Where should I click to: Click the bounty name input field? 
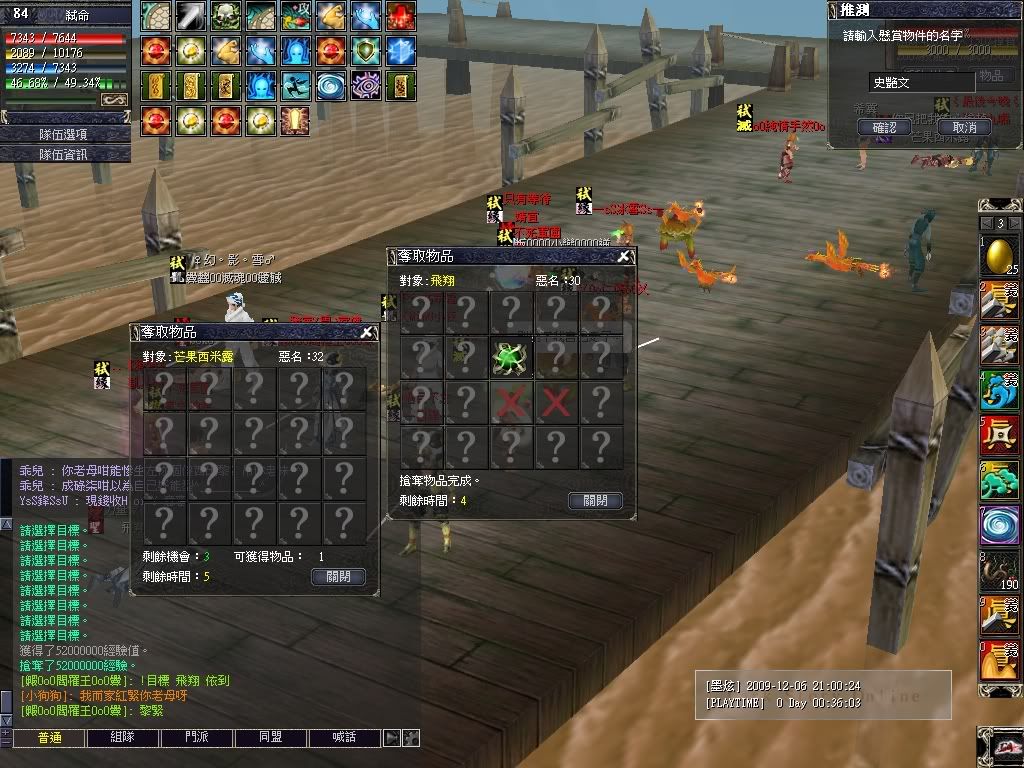(x=920, y=83)
